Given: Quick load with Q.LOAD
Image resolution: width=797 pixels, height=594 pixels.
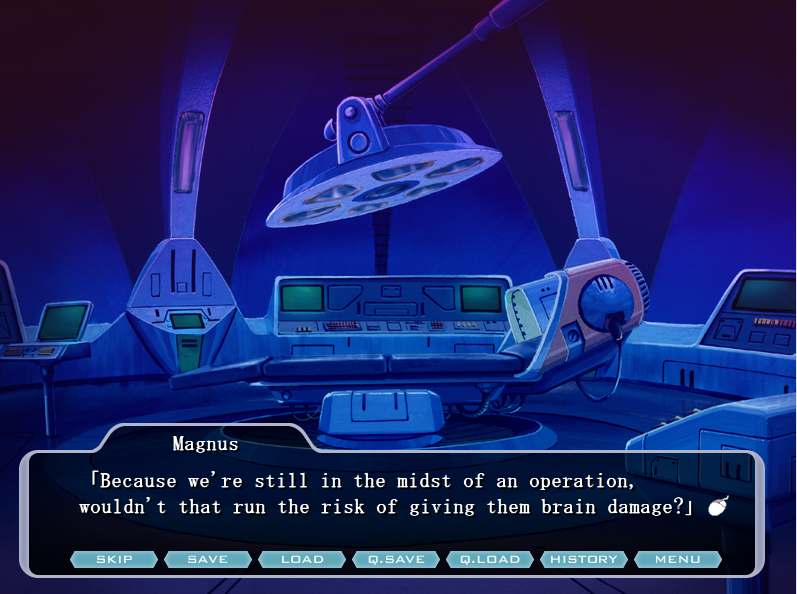Looking at the screenshot, I should pos(490,559).
